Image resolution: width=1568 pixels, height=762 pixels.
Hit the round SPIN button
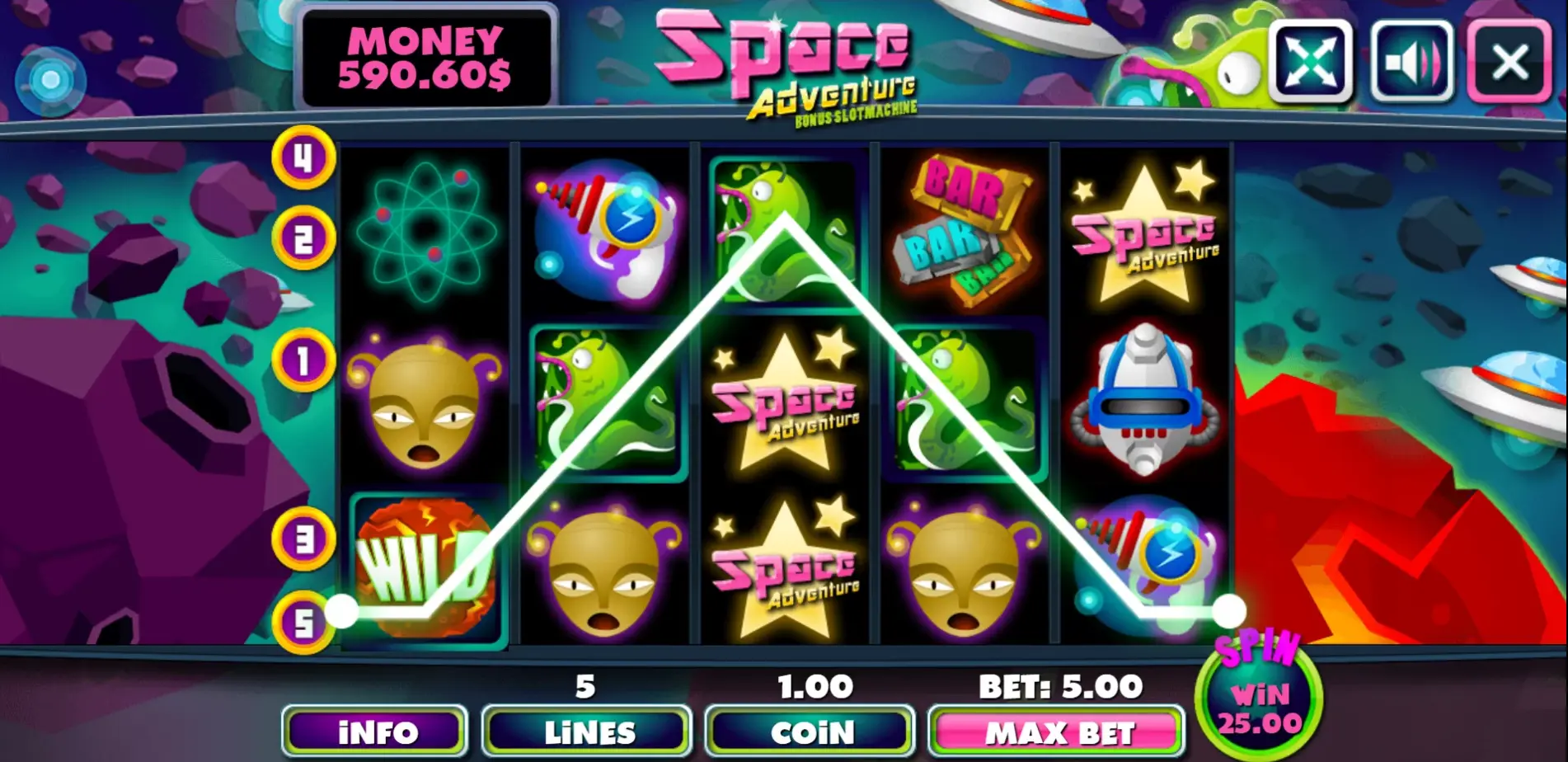pyautogui.click(x=1259, y=698)
